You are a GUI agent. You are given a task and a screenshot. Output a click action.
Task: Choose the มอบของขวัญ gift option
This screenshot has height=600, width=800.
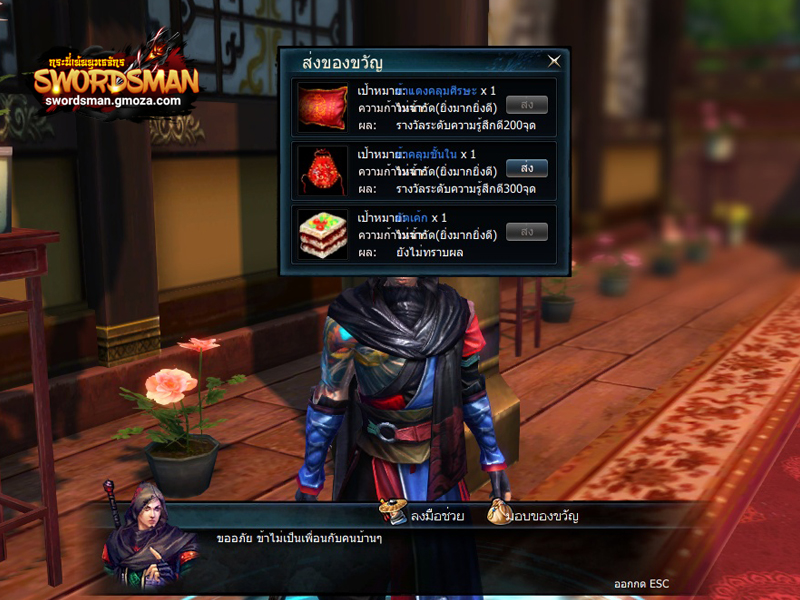[534, 516]
